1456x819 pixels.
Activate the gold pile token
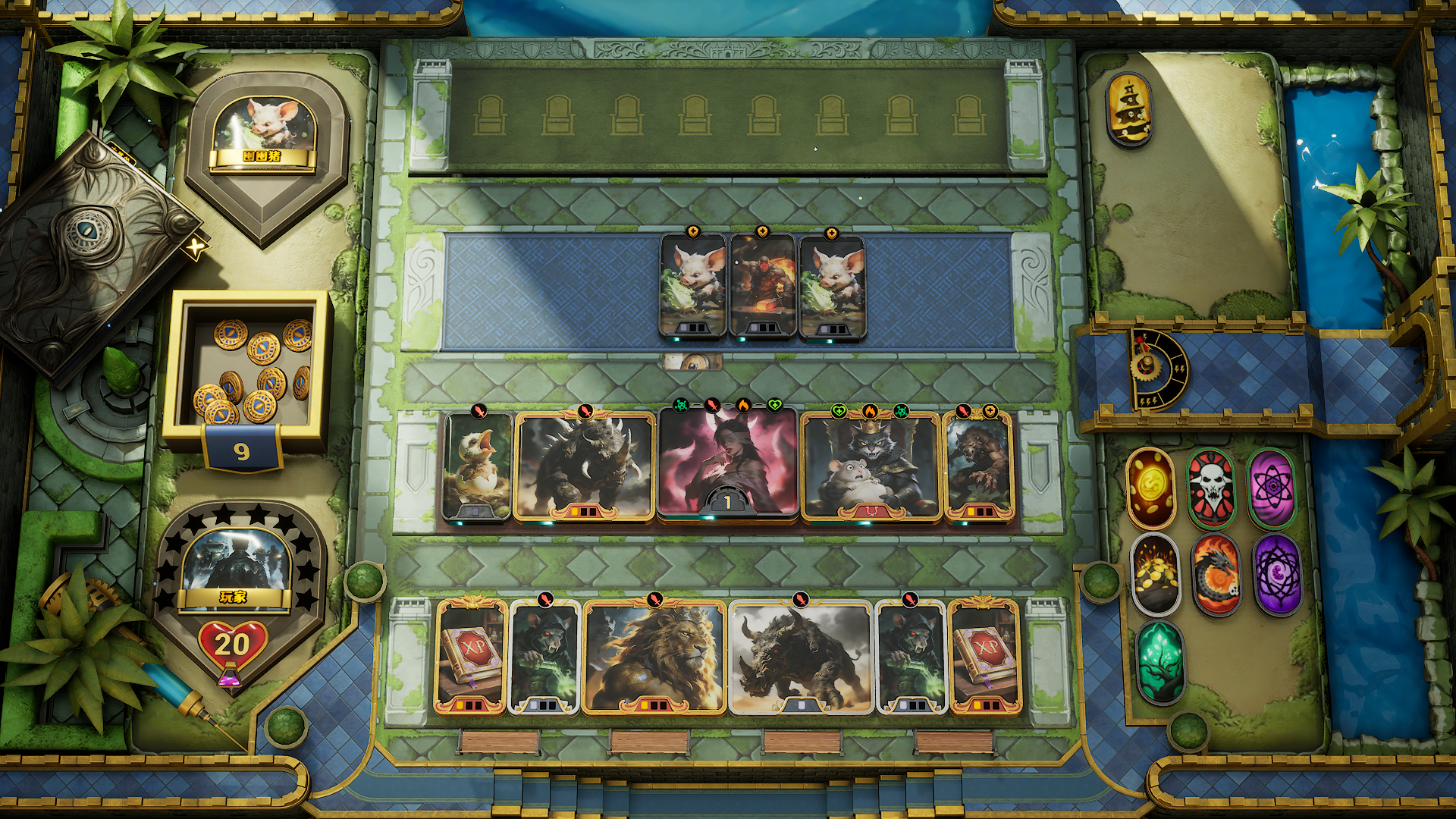[1155, 573]
